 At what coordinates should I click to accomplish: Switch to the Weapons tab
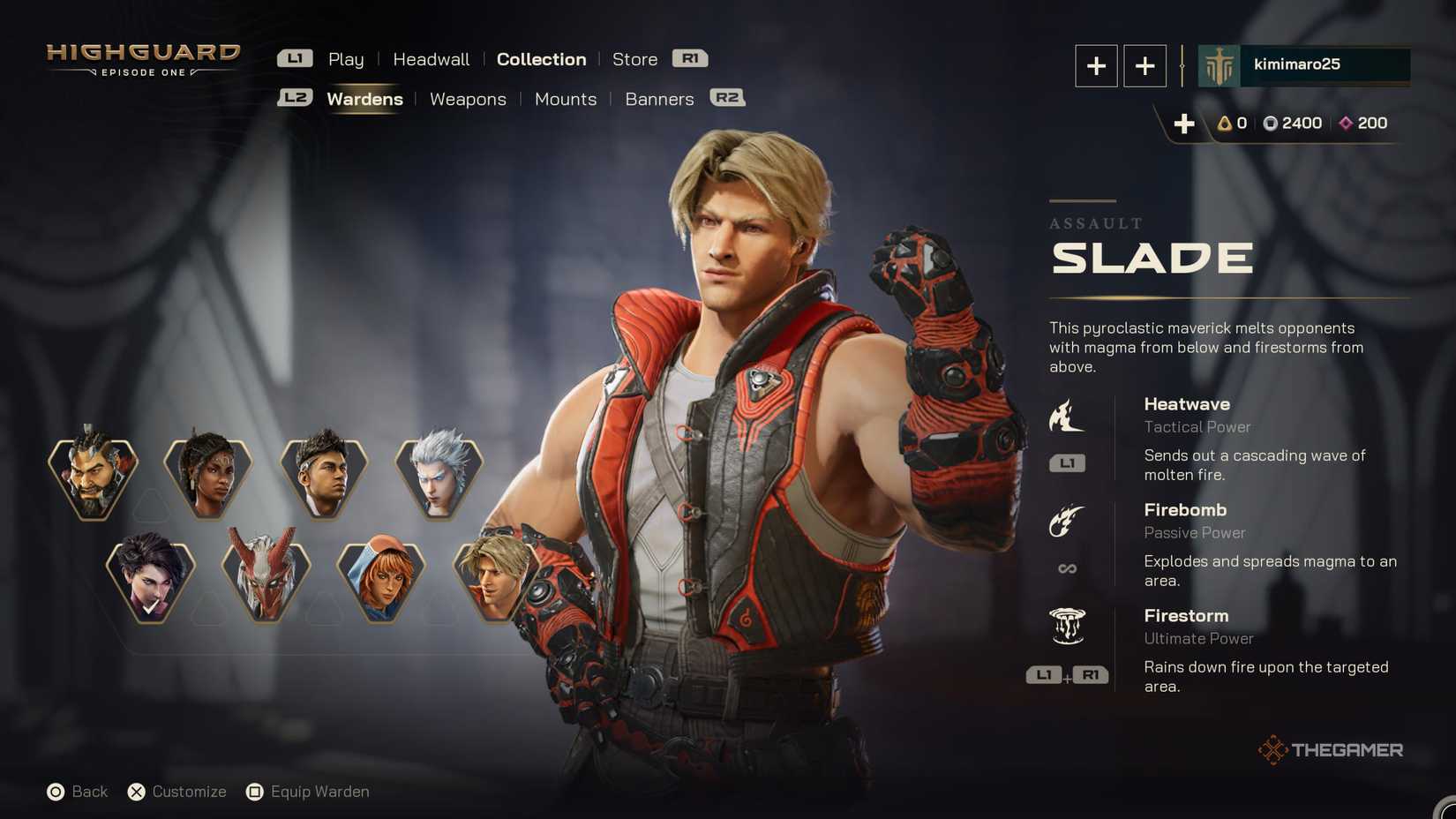(x=468, y=99)
